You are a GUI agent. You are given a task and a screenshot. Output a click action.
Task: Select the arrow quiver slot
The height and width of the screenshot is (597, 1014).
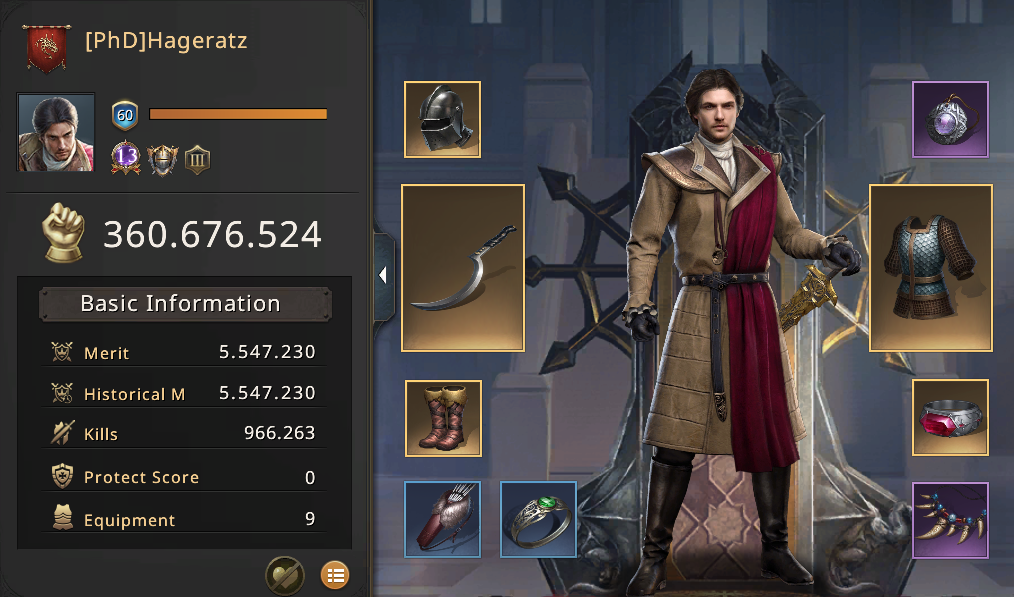tap(443, 519)
